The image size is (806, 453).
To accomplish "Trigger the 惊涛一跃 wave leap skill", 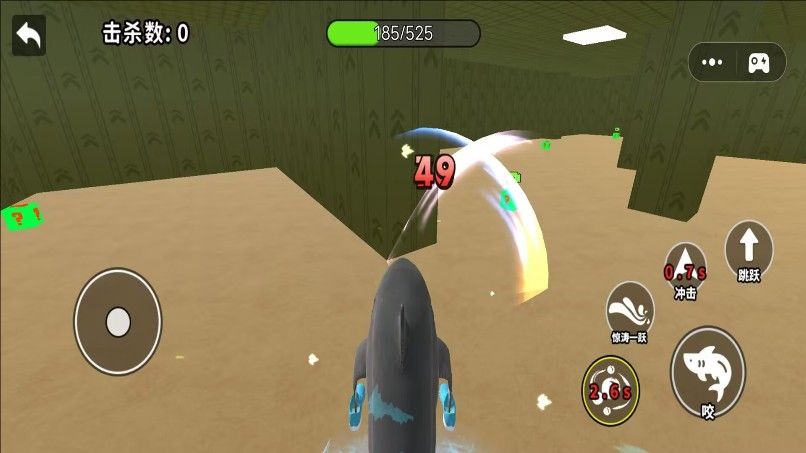I will coord(629,309).
